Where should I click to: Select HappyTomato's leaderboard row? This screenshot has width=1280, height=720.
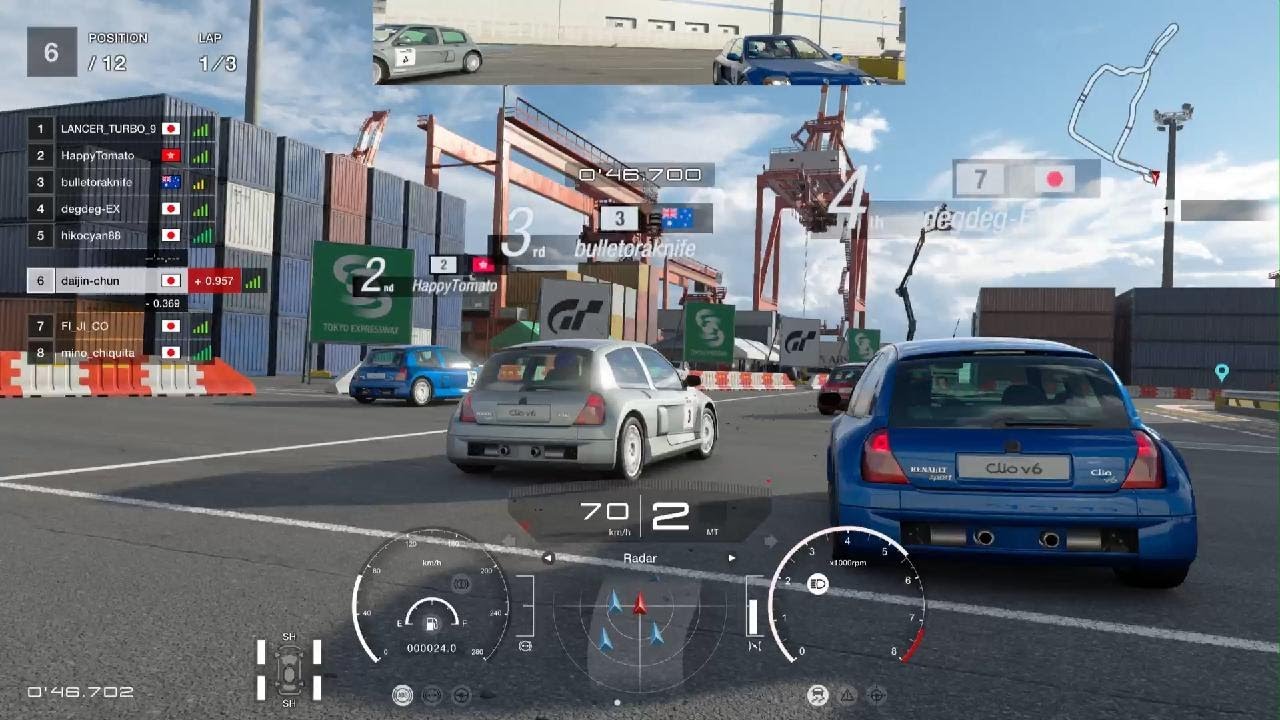click(97, 156)
